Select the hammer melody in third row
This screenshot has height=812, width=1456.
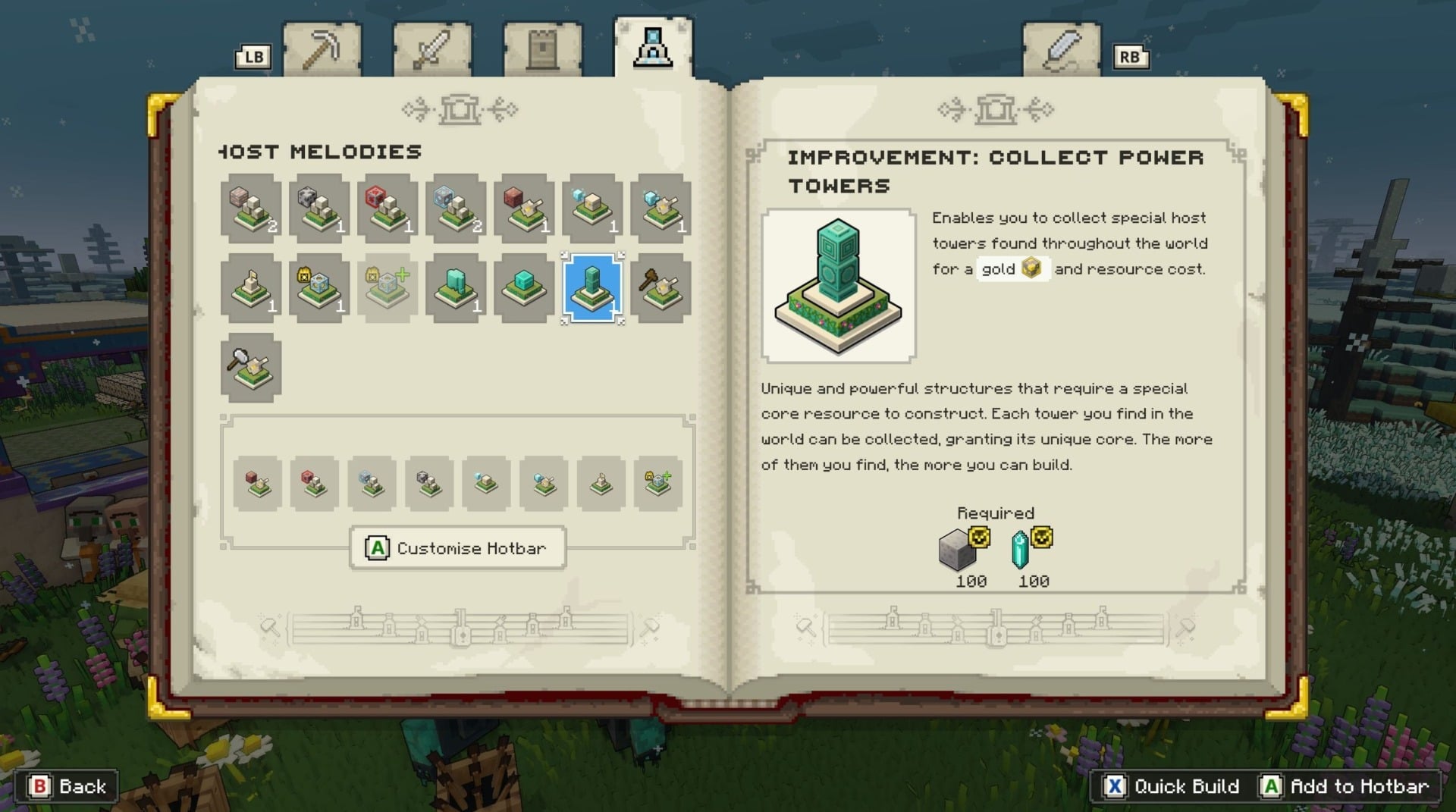click(250, 369)
